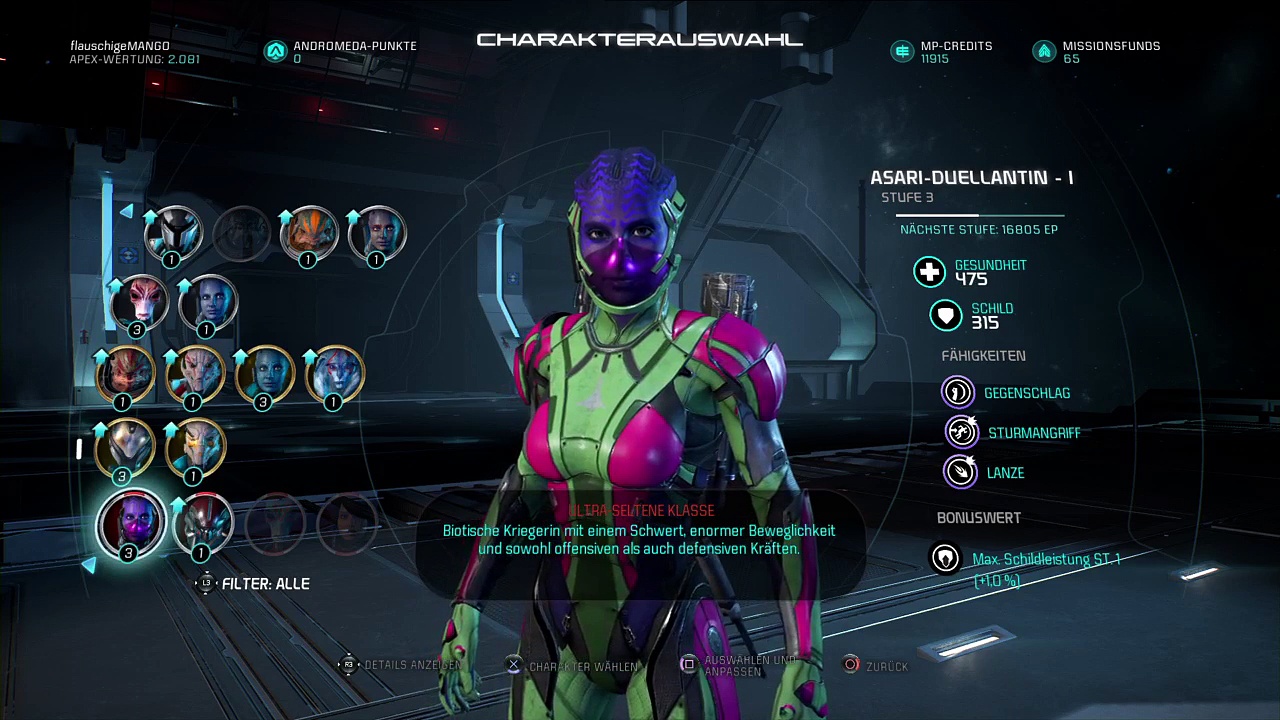Click the up arrow above the character grid
1280x720 pixels.
click(126, 211)
